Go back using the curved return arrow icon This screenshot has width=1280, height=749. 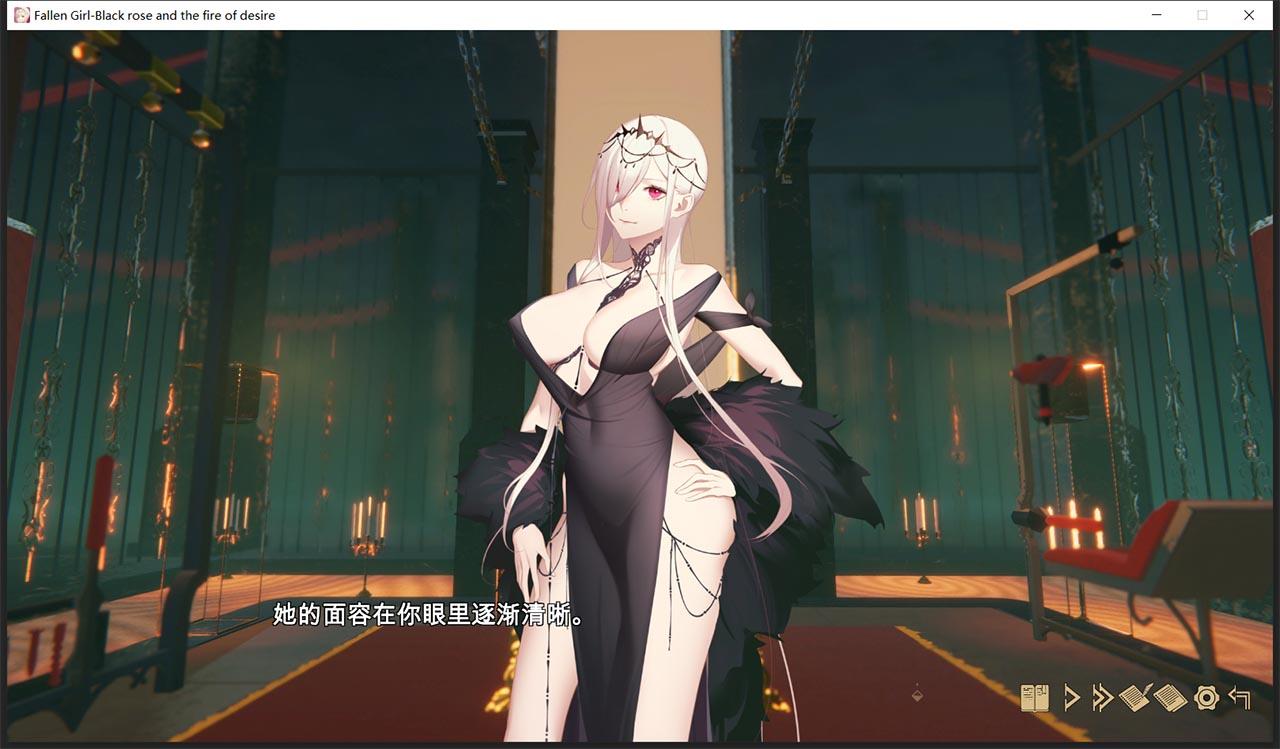click(x=1240, y=696)
